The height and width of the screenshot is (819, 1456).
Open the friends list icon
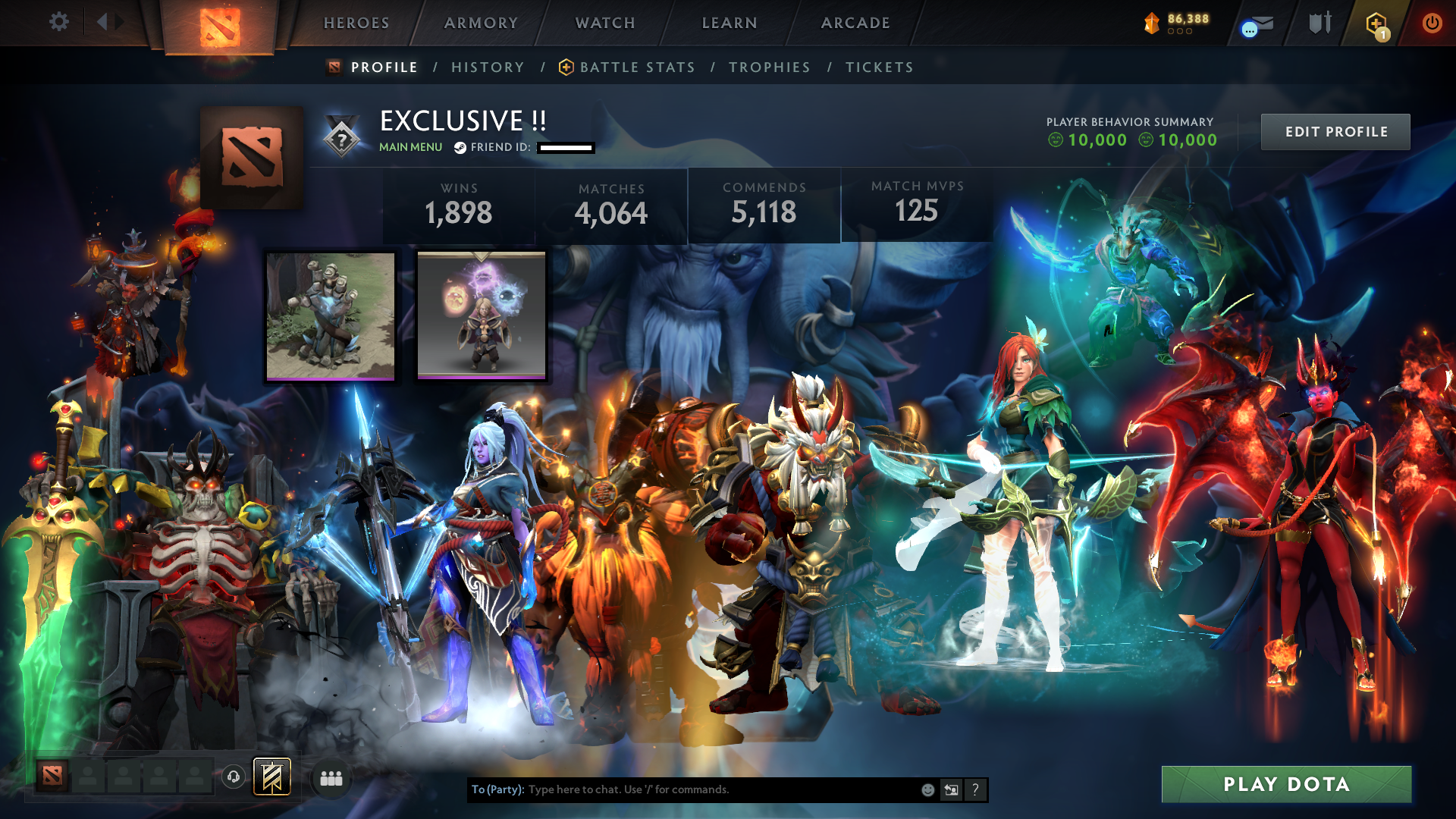(x=331, y=777)
